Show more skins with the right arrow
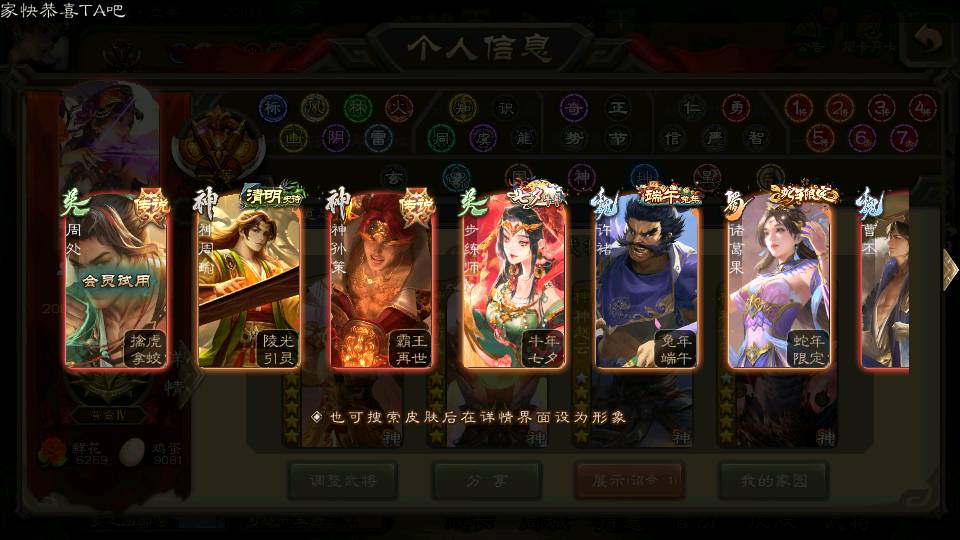 click(x=949, y=268)
